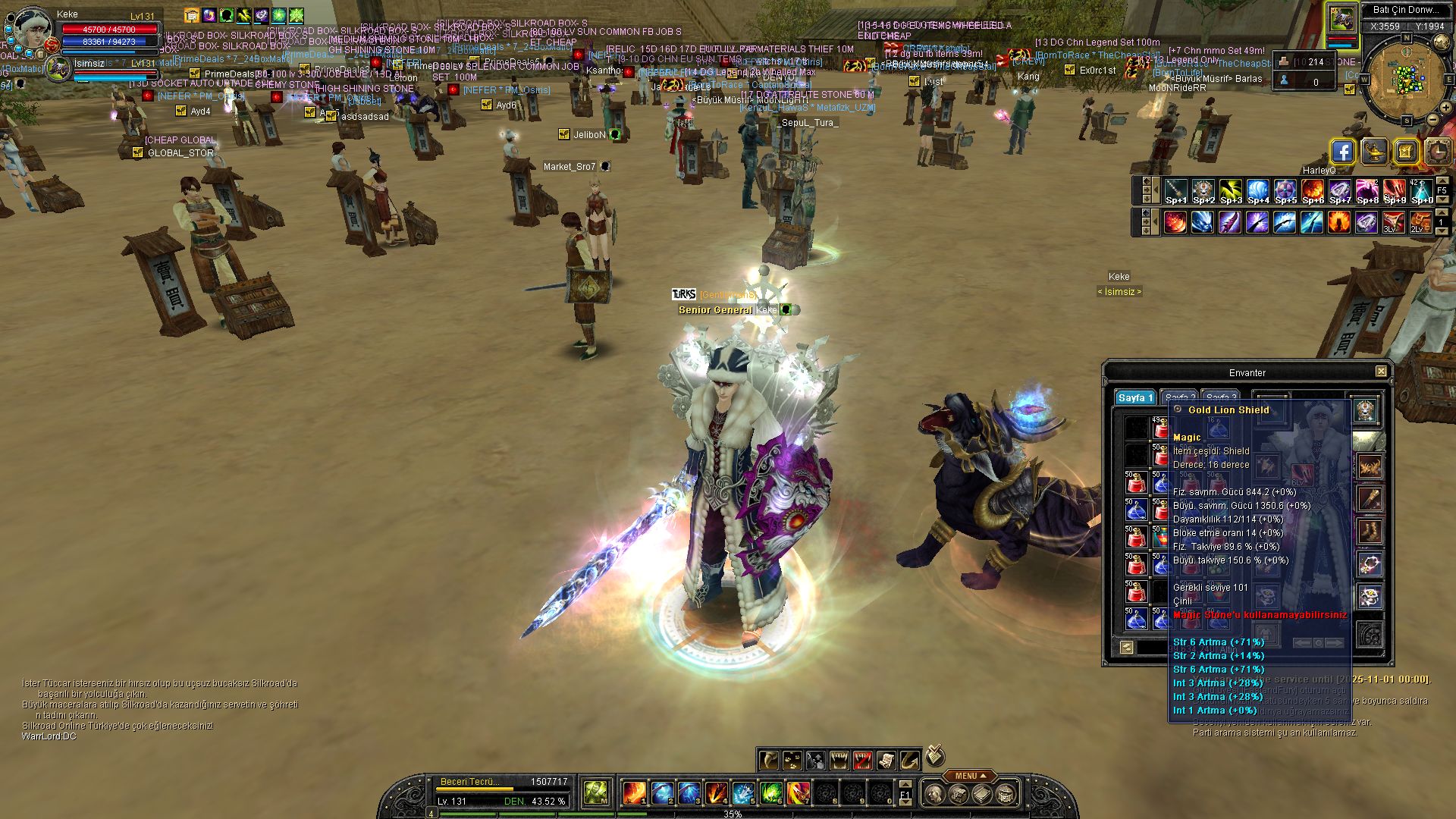The image size is (1456, 819).
Task: Switch to the Sayfa 1 inventory tab
Action: click(x=1135, y=398)
